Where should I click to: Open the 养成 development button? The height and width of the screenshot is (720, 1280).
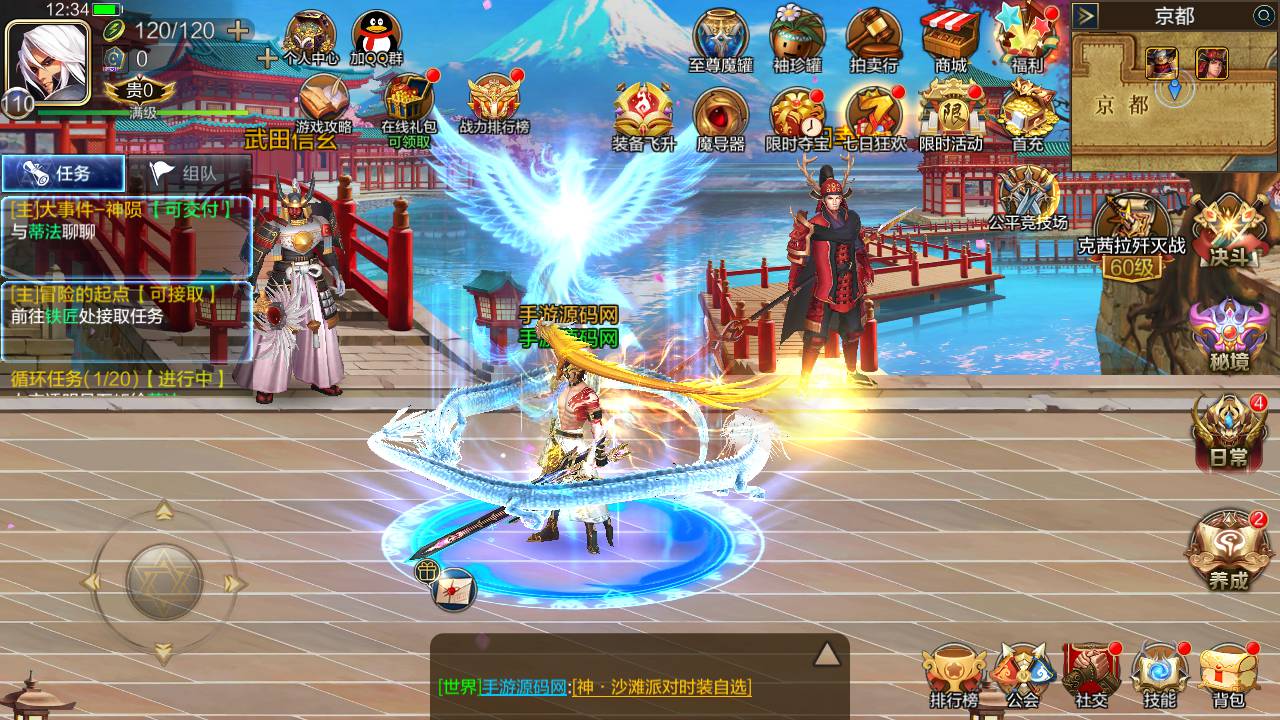pos(1228,550)
